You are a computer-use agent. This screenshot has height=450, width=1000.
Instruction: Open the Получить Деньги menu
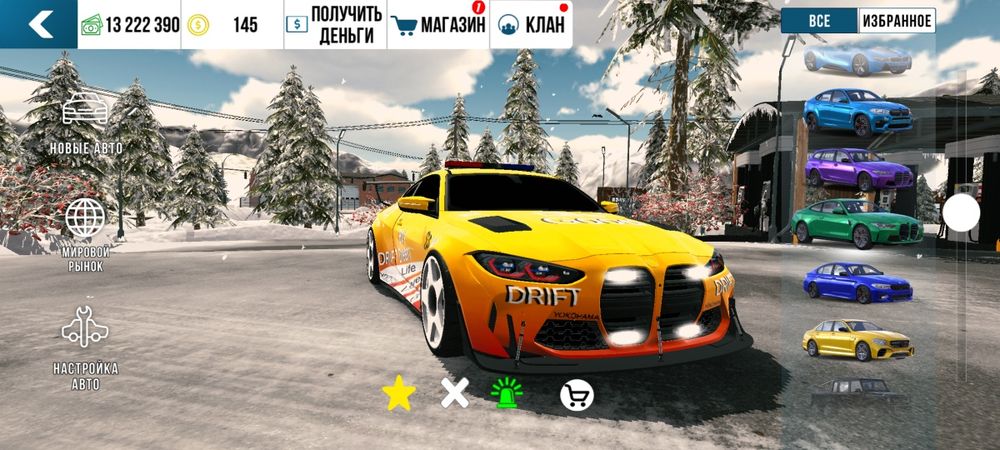[334, 24]
